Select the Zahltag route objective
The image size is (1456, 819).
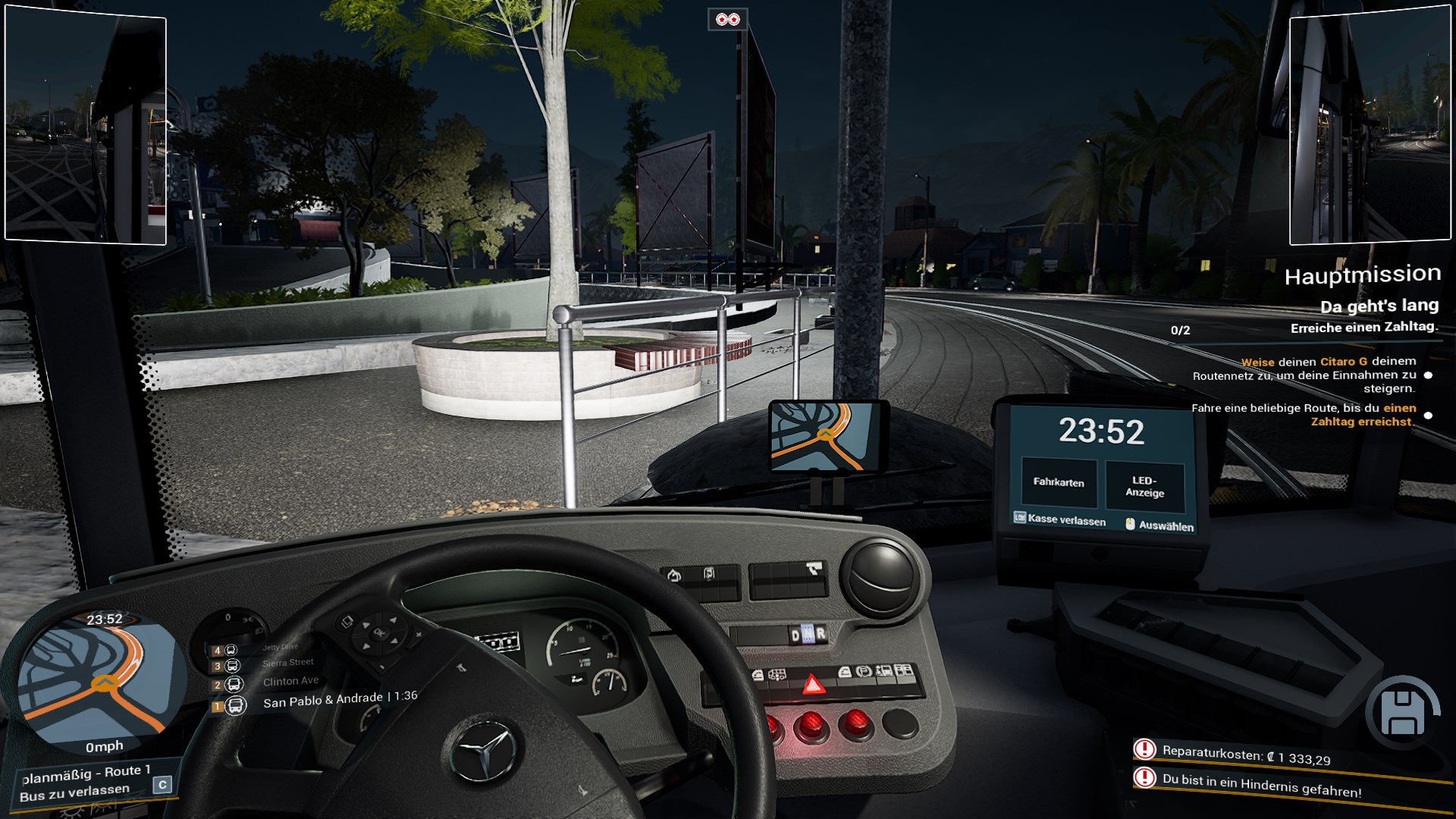click(1303, 415)
